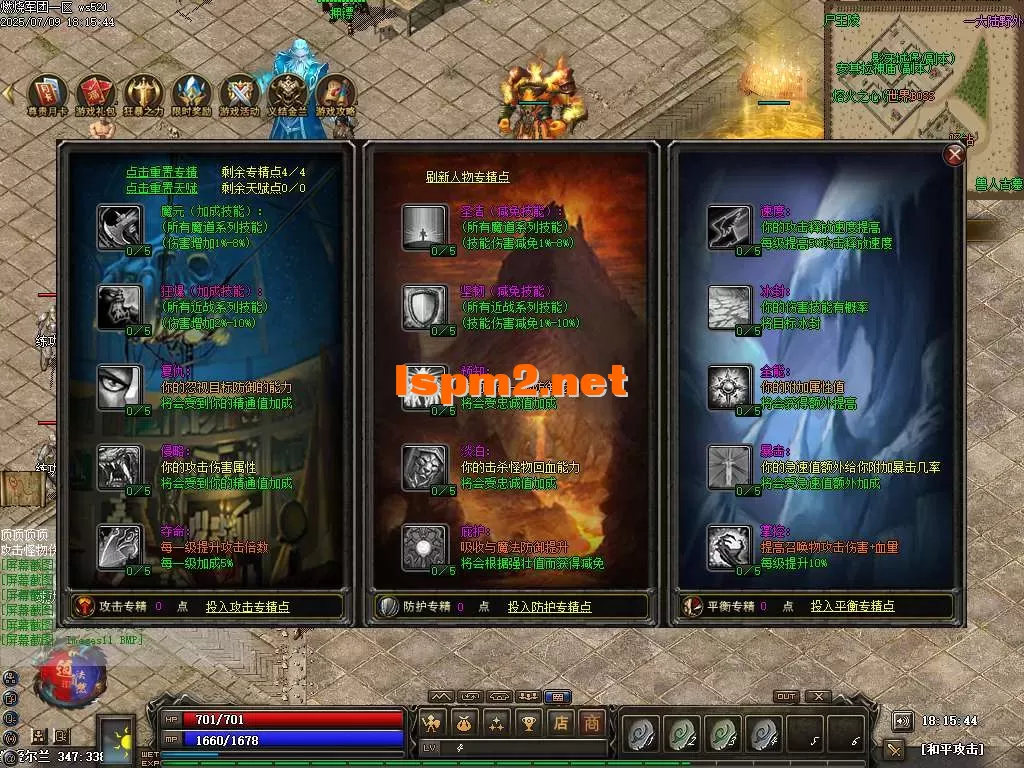
Task: Open the bag icon on bottom bar
Action: tap(464, 722)
